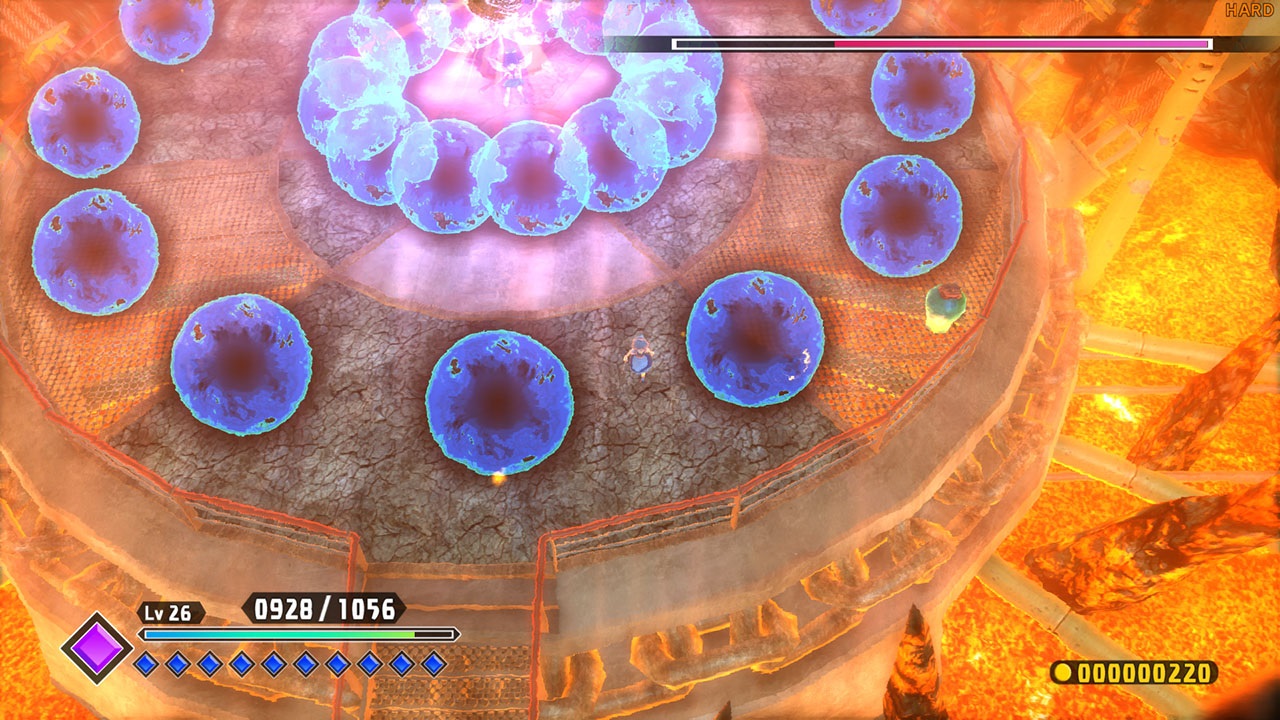Viewport: 1280px width, 720px height.
Task: Click the HP readout showing 0928/1056
Action: pos(323,607)
